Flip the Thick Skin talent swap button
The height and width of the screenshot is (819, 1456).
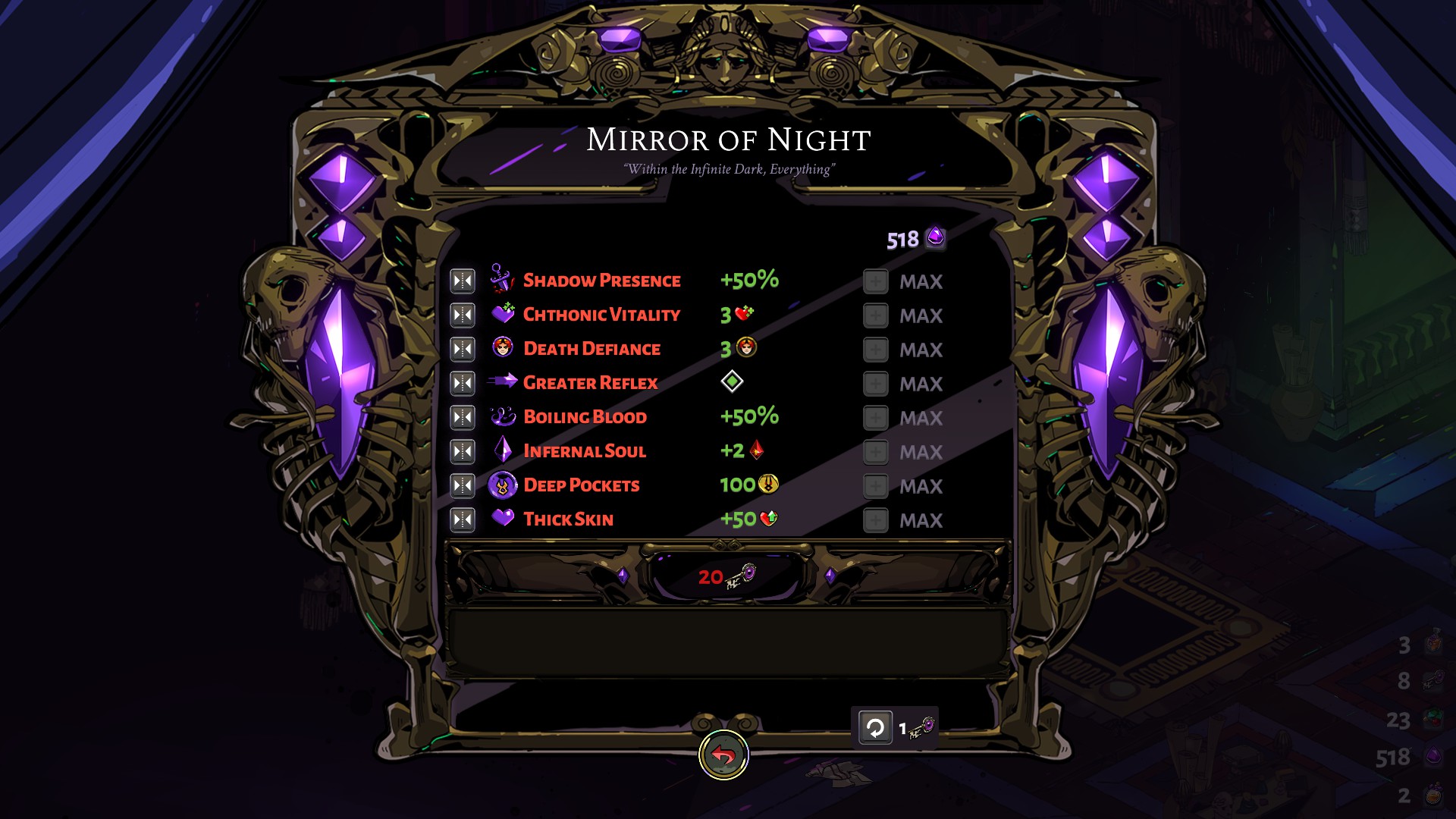point(462,519)
